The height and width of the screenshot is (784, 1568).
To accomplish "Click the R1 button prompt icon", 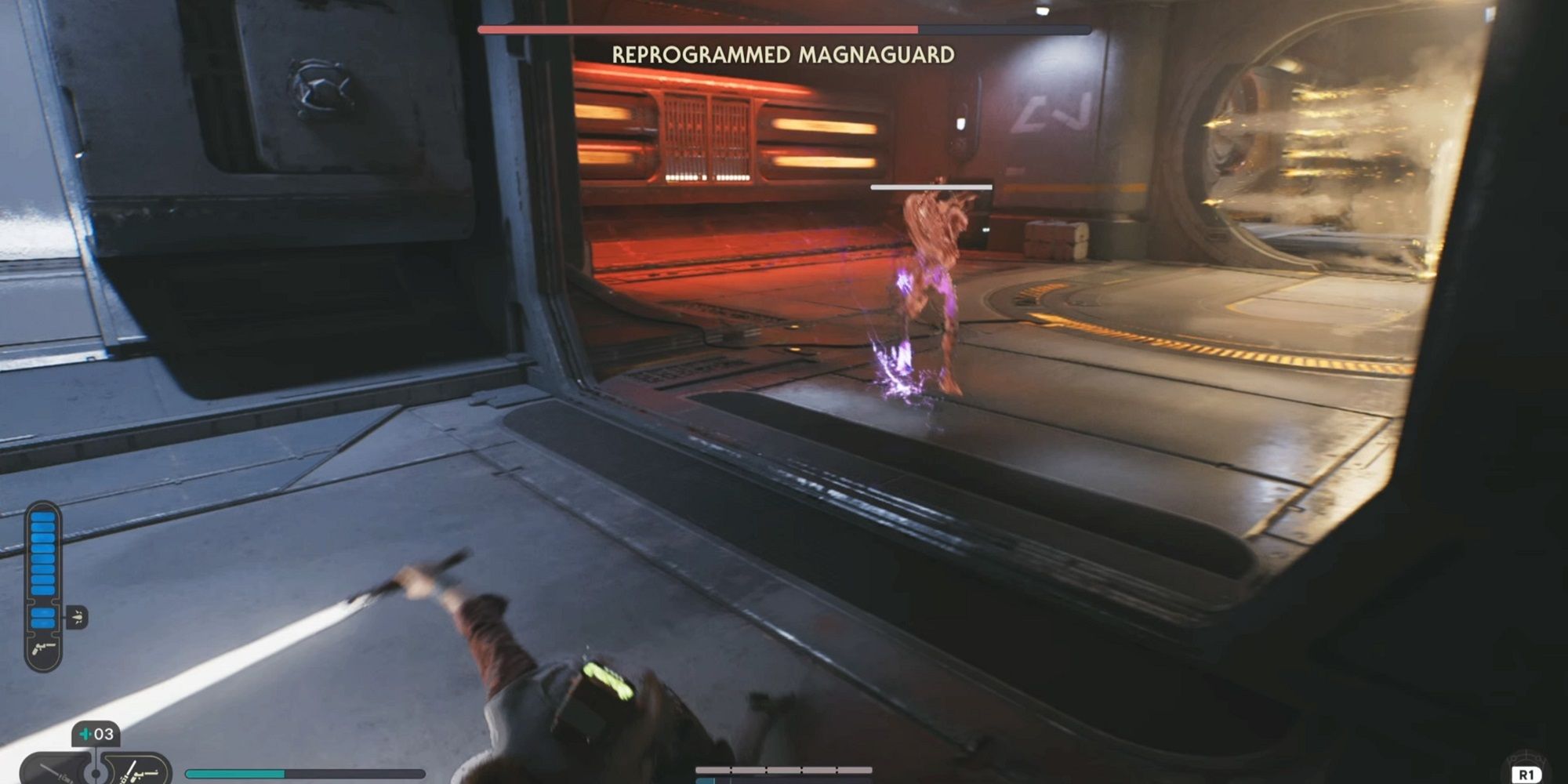I will click(1526, 774).
